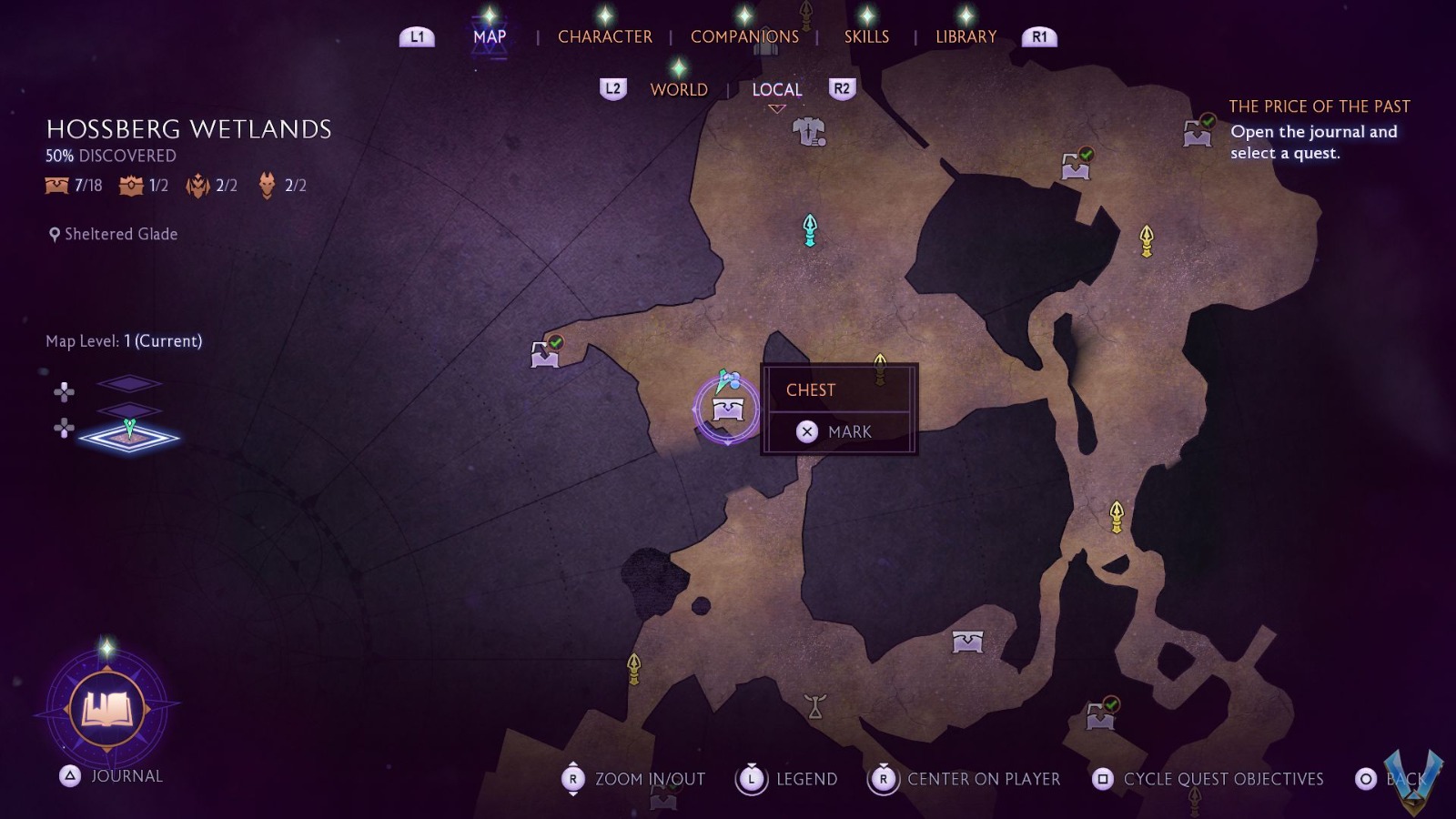Select the upper map level diamond
The width and height of the screenshot is (1456, 819).
click(130, 384)
